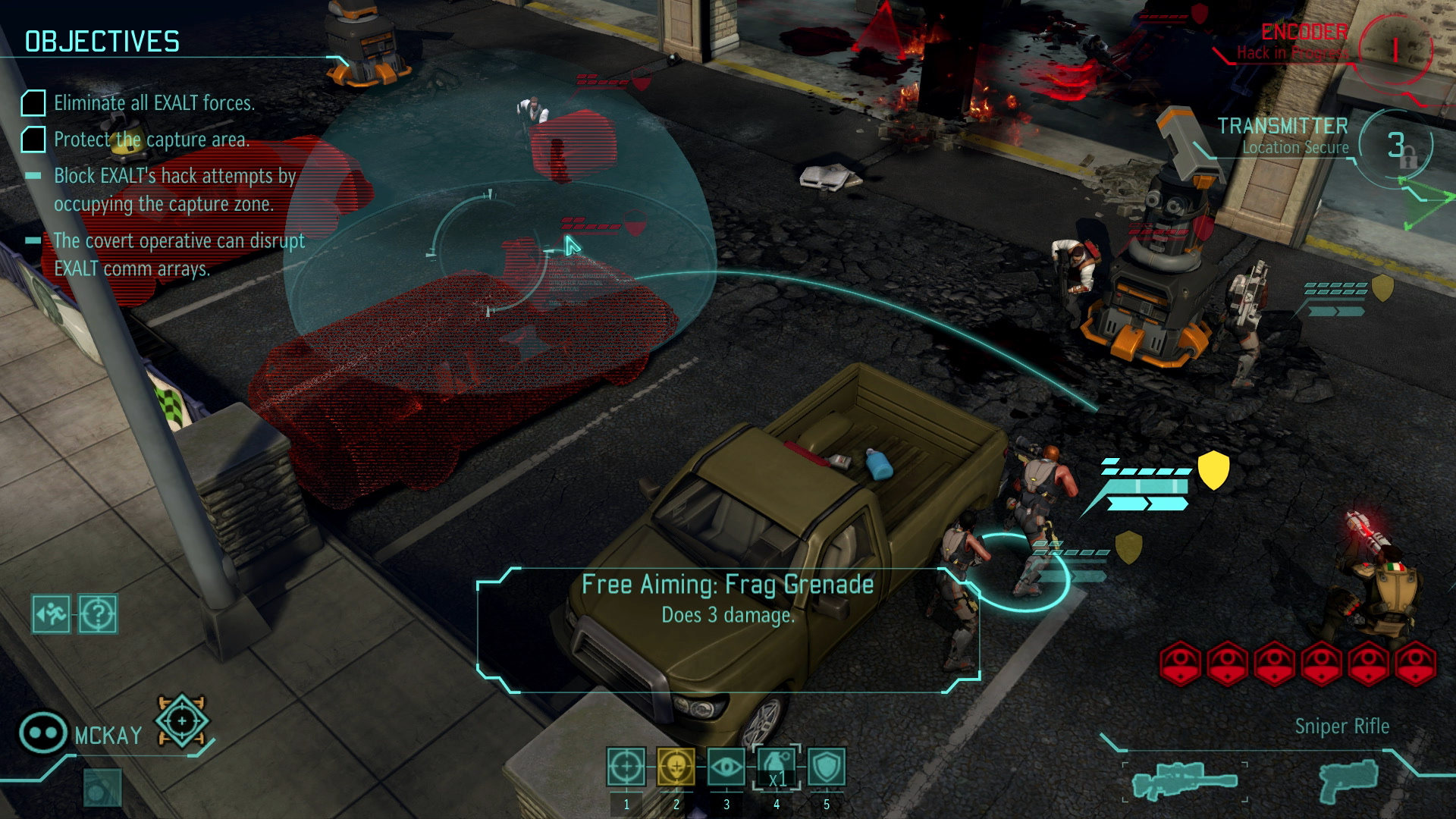Select the Frag Grenade ability in slot 4
This screenshot has width=1456, height=819.
click(776, 768)
